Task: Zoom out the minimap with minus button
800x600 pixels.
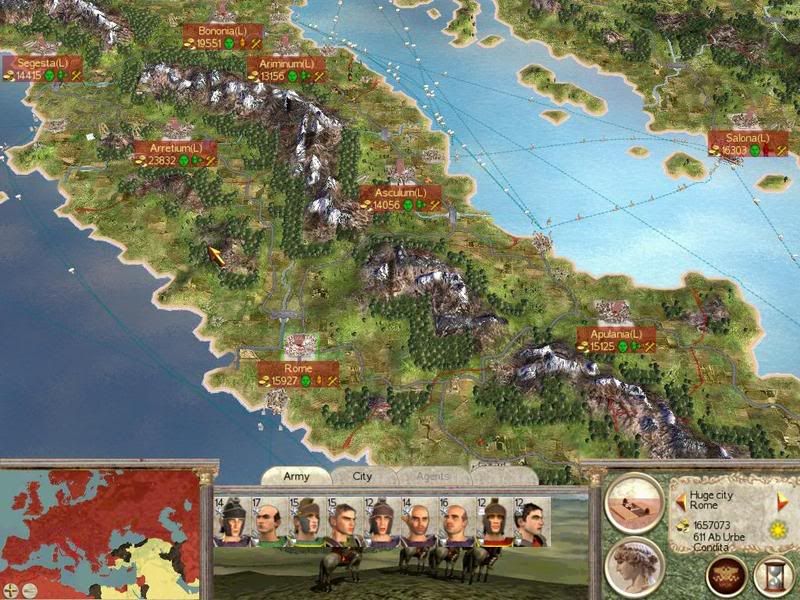Action: coord(29,589)
